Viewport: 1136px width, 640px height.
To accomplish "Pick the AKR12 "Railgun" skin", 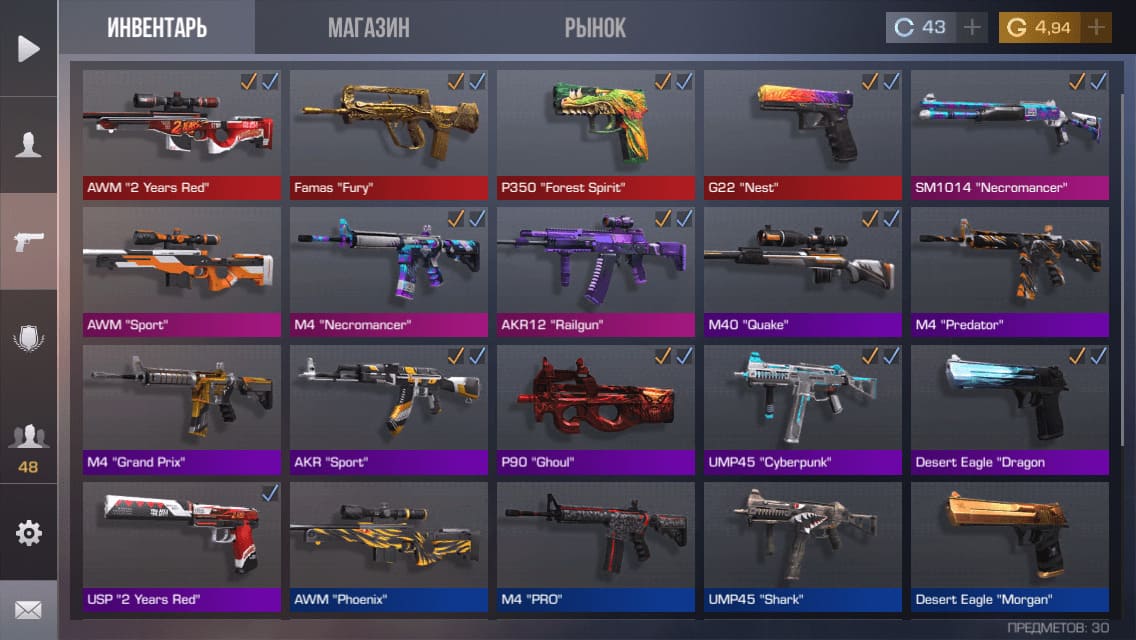I will coord(595,268).
